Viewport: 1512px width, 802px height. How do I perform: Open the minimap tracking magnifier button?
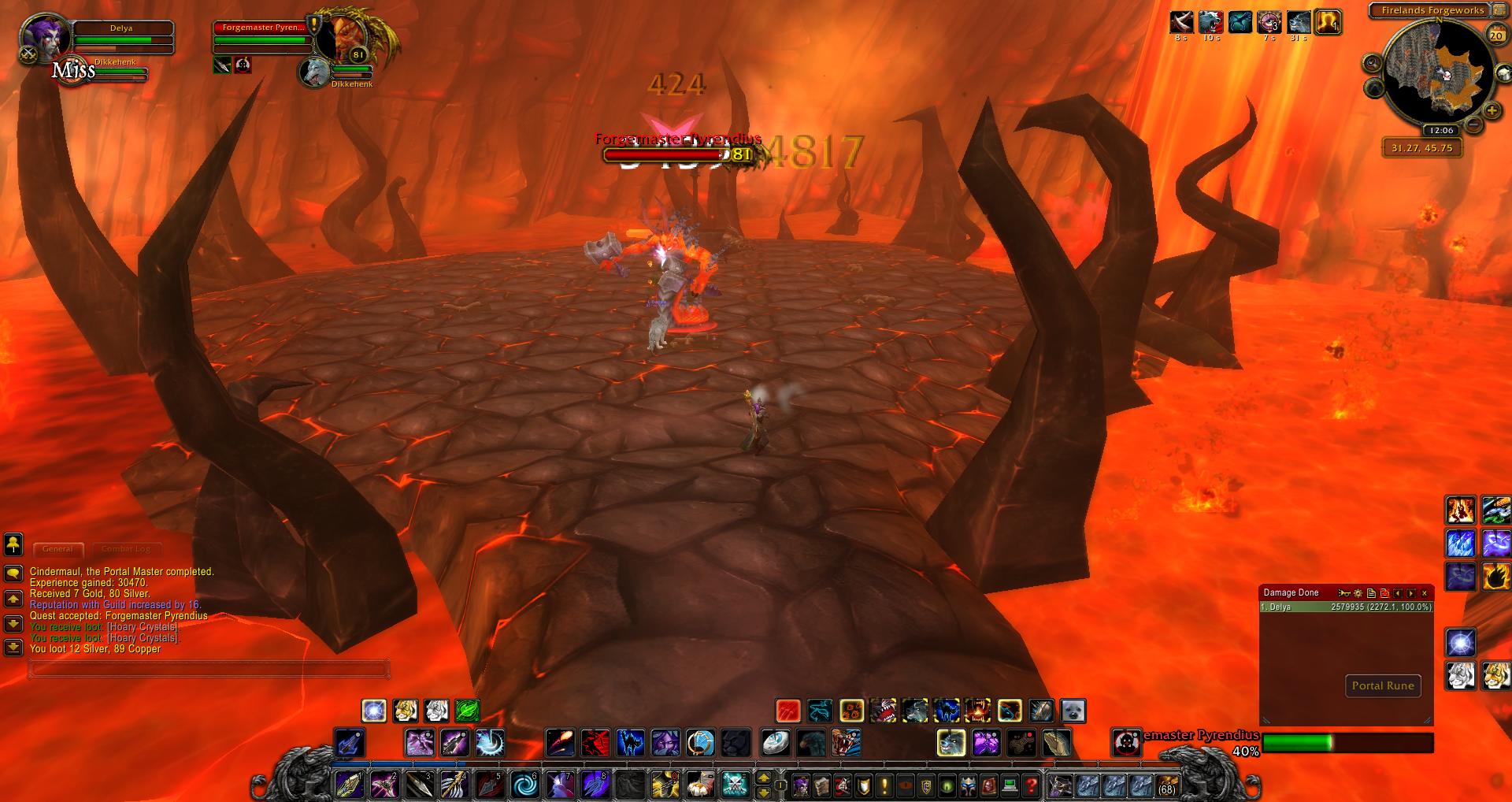click(x=1373, y=63)
